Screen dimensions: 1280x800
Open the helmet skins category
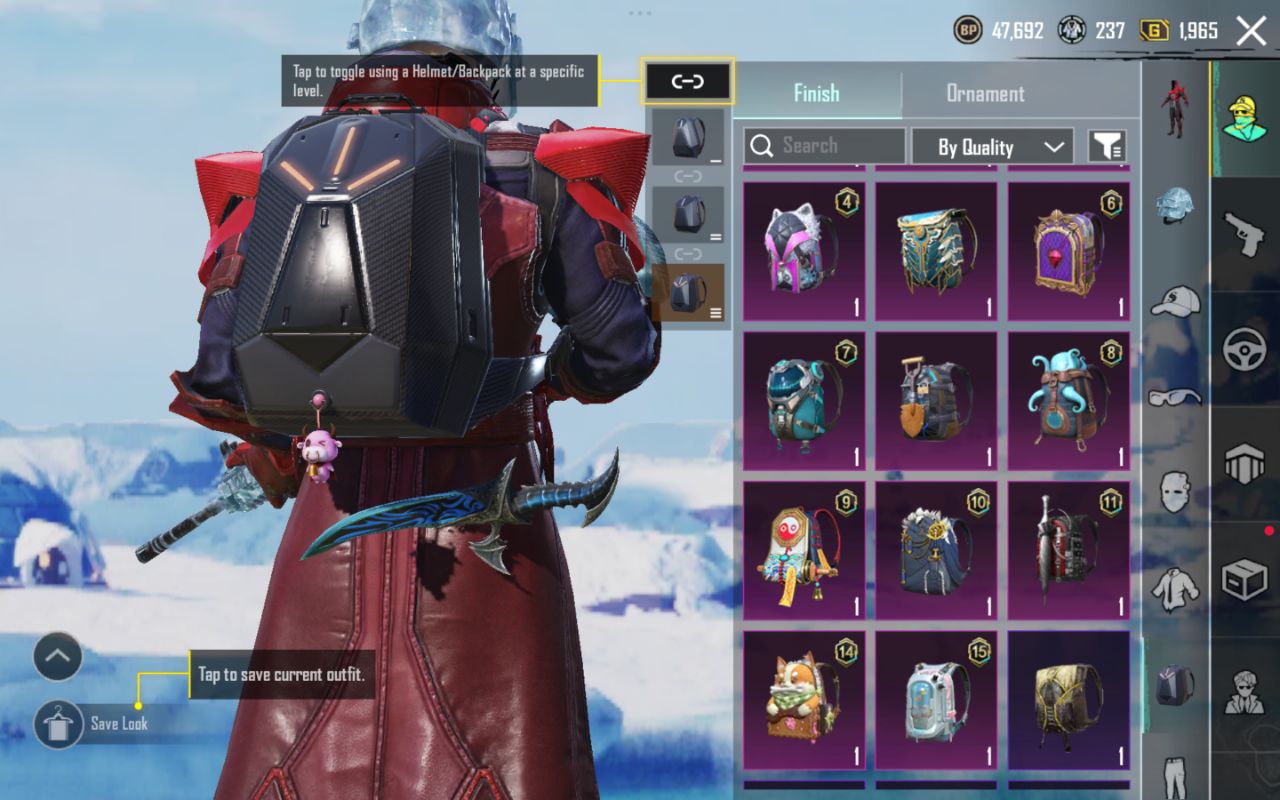point(1175,205)
